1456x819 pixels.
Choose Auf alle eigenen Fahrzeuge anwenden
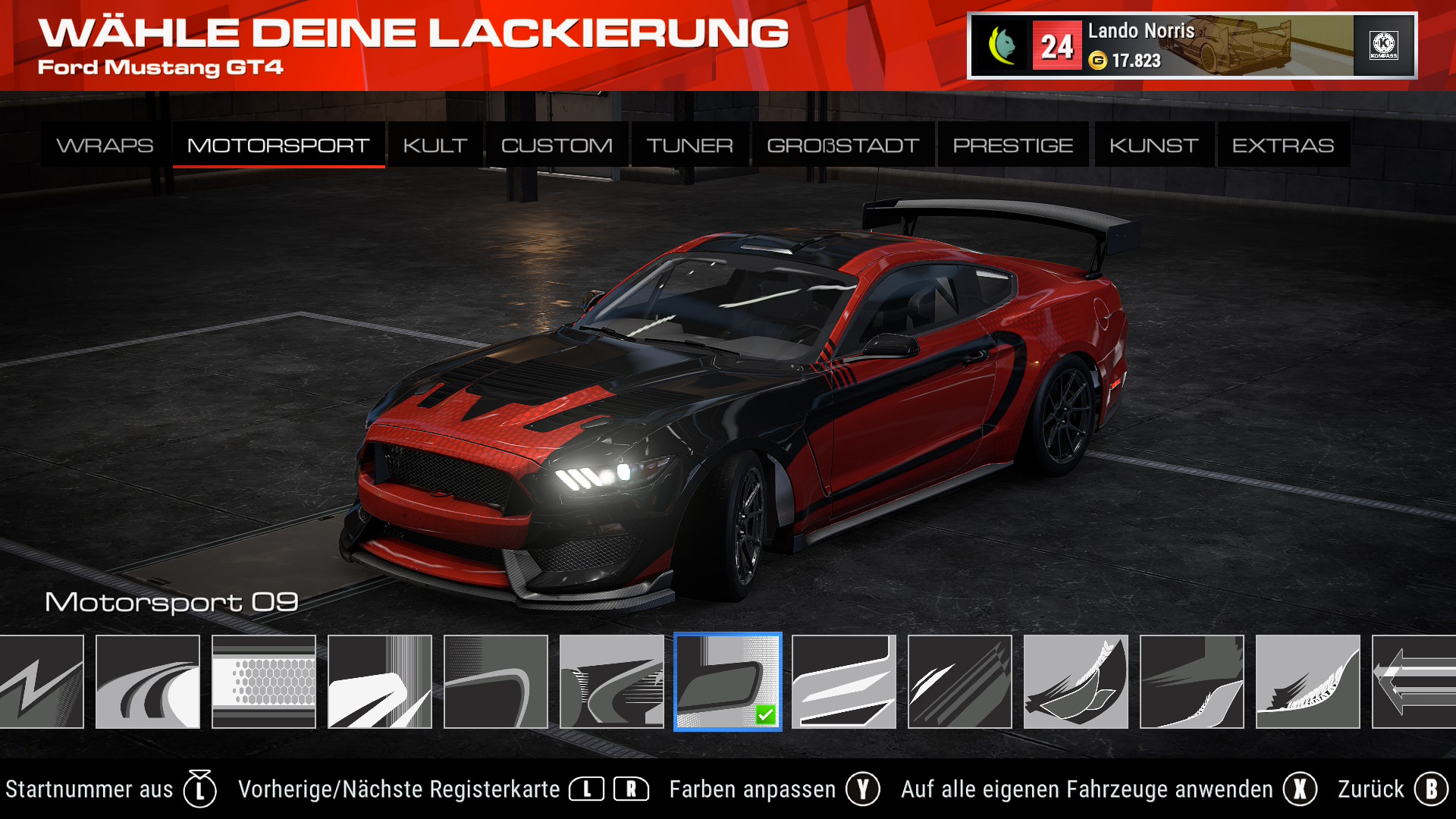pos(1108,789)
